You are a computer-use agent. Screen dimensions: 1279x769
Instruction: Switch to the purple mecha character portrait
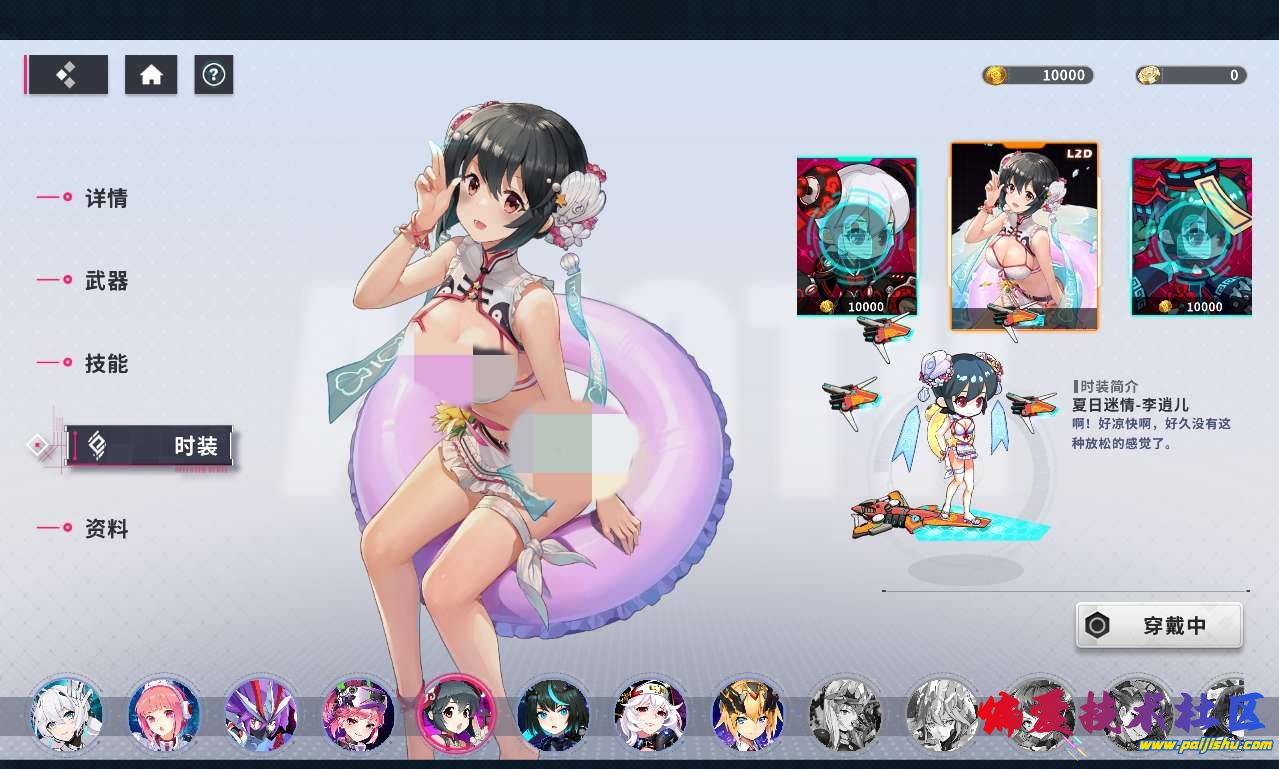coord(261,714)
